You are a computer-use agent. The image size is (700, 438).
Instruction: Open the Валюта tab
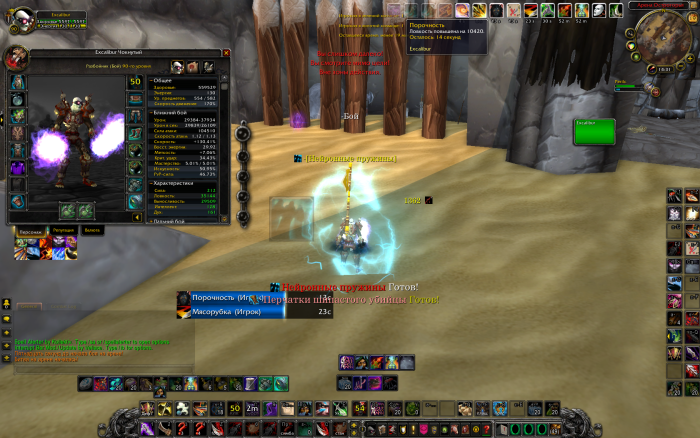pyautogui.click(x=93, y=230)
